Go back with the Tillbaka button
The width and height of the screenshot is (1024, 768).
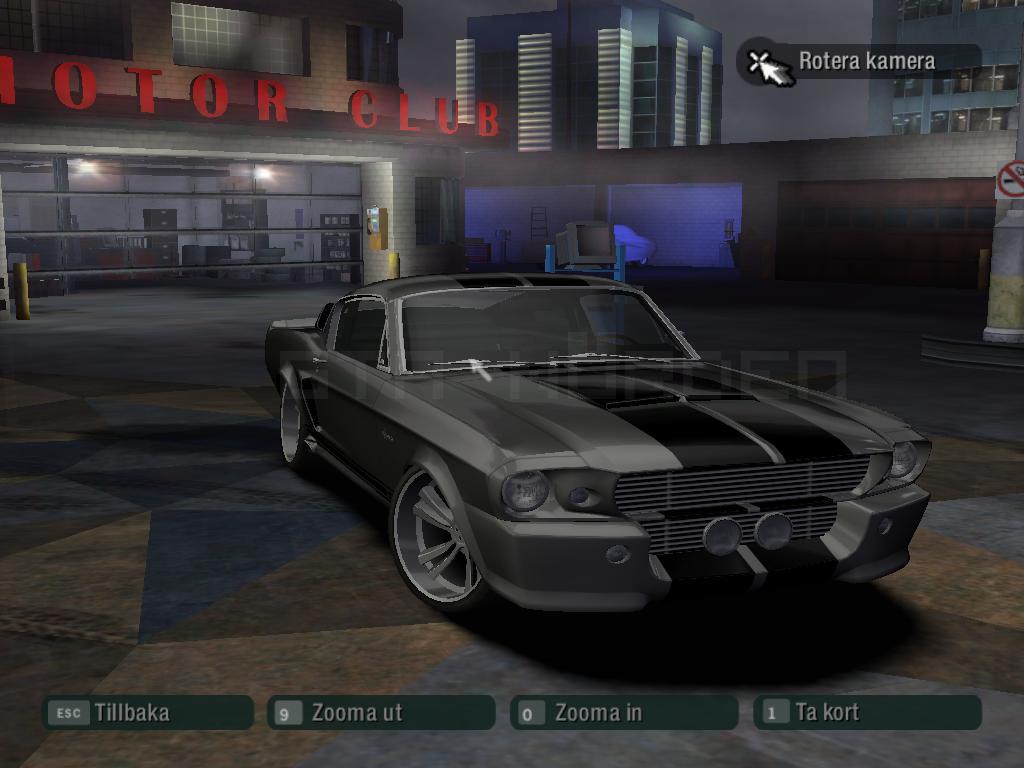(146, 713)
